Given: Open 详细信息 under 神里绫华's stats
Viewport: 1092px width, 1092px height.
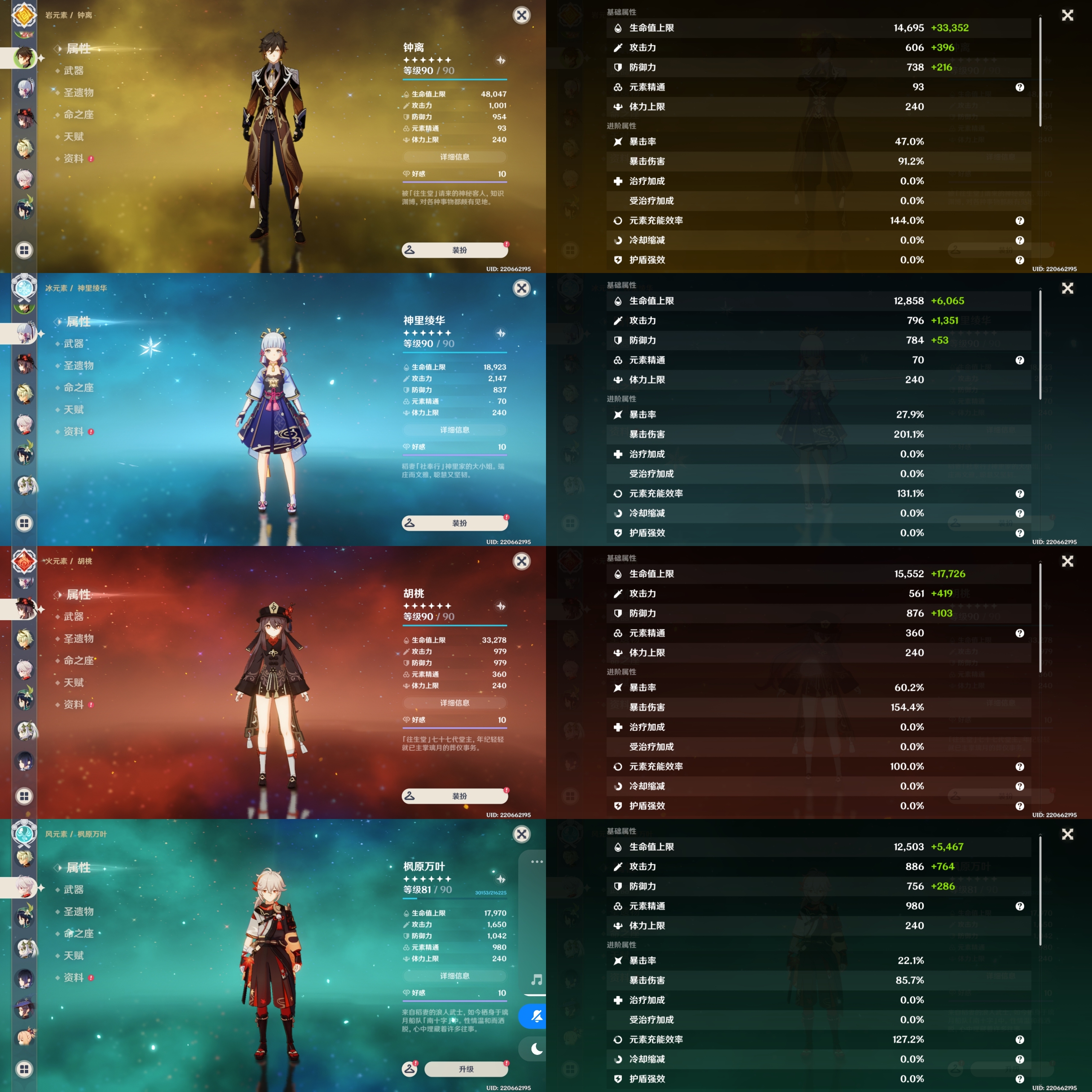Looking at the screenshot, I should 454,430.
